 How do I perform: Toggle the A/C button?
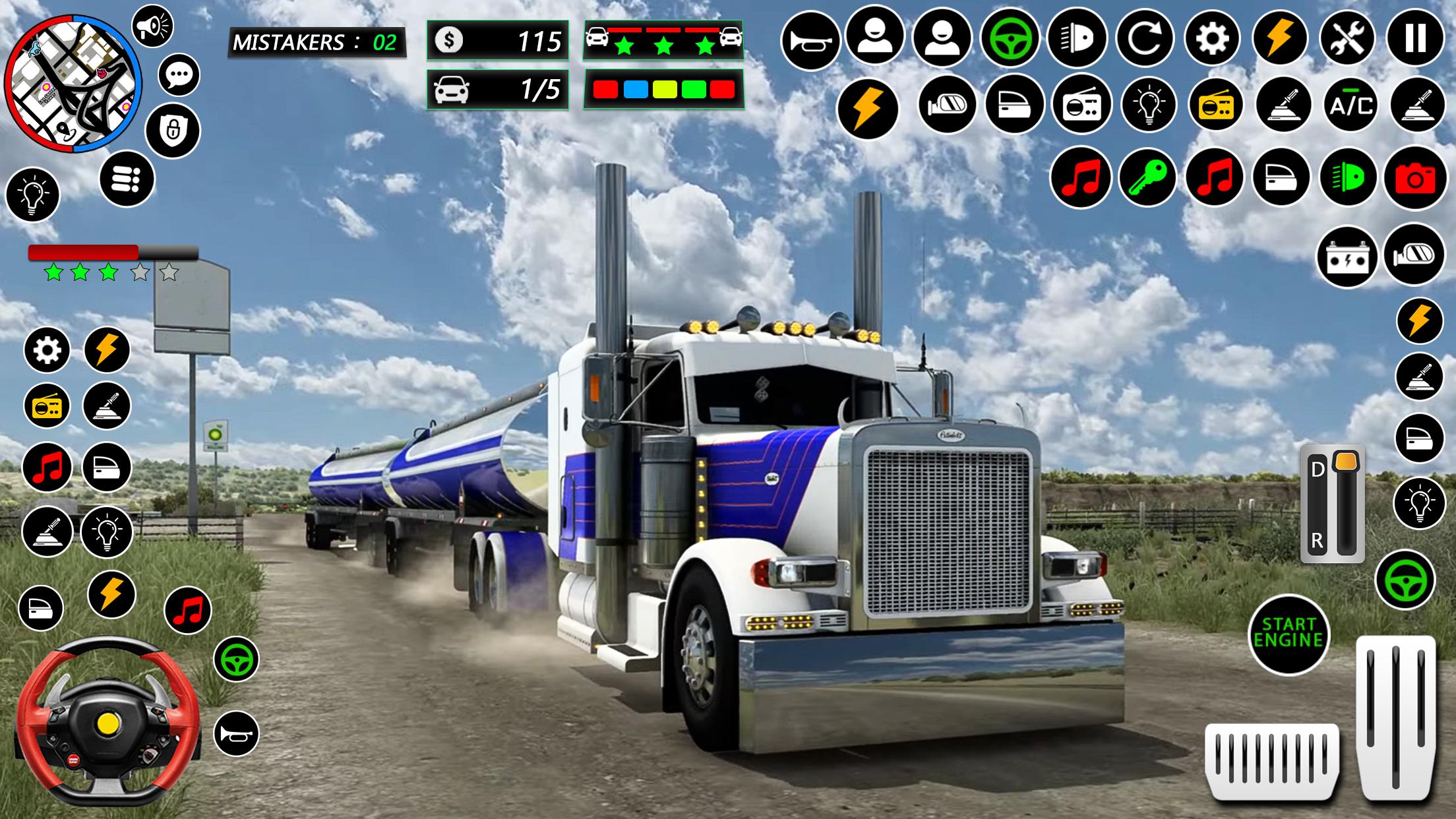1351,105
